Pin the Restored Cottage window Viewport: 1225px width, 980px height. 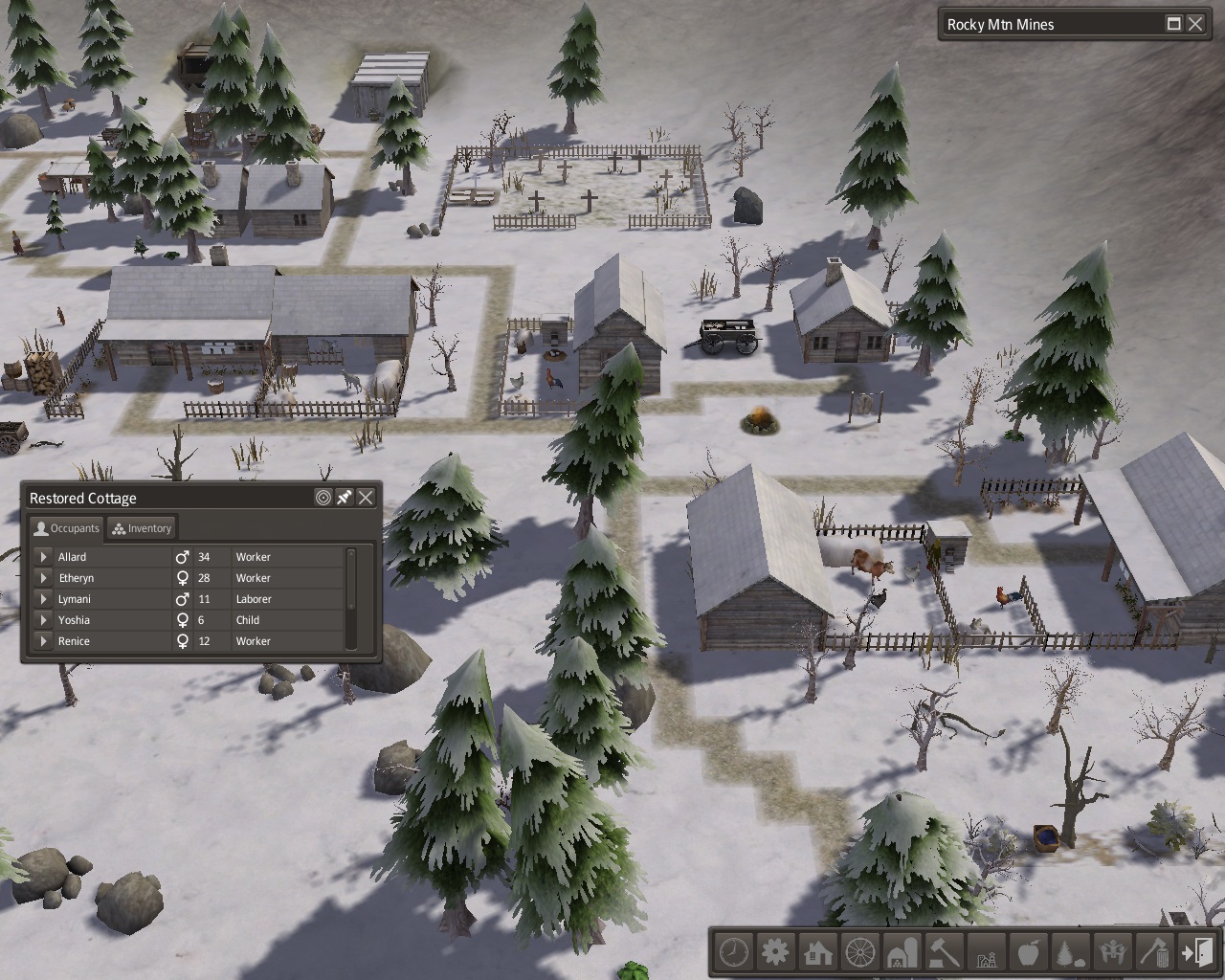345,498
